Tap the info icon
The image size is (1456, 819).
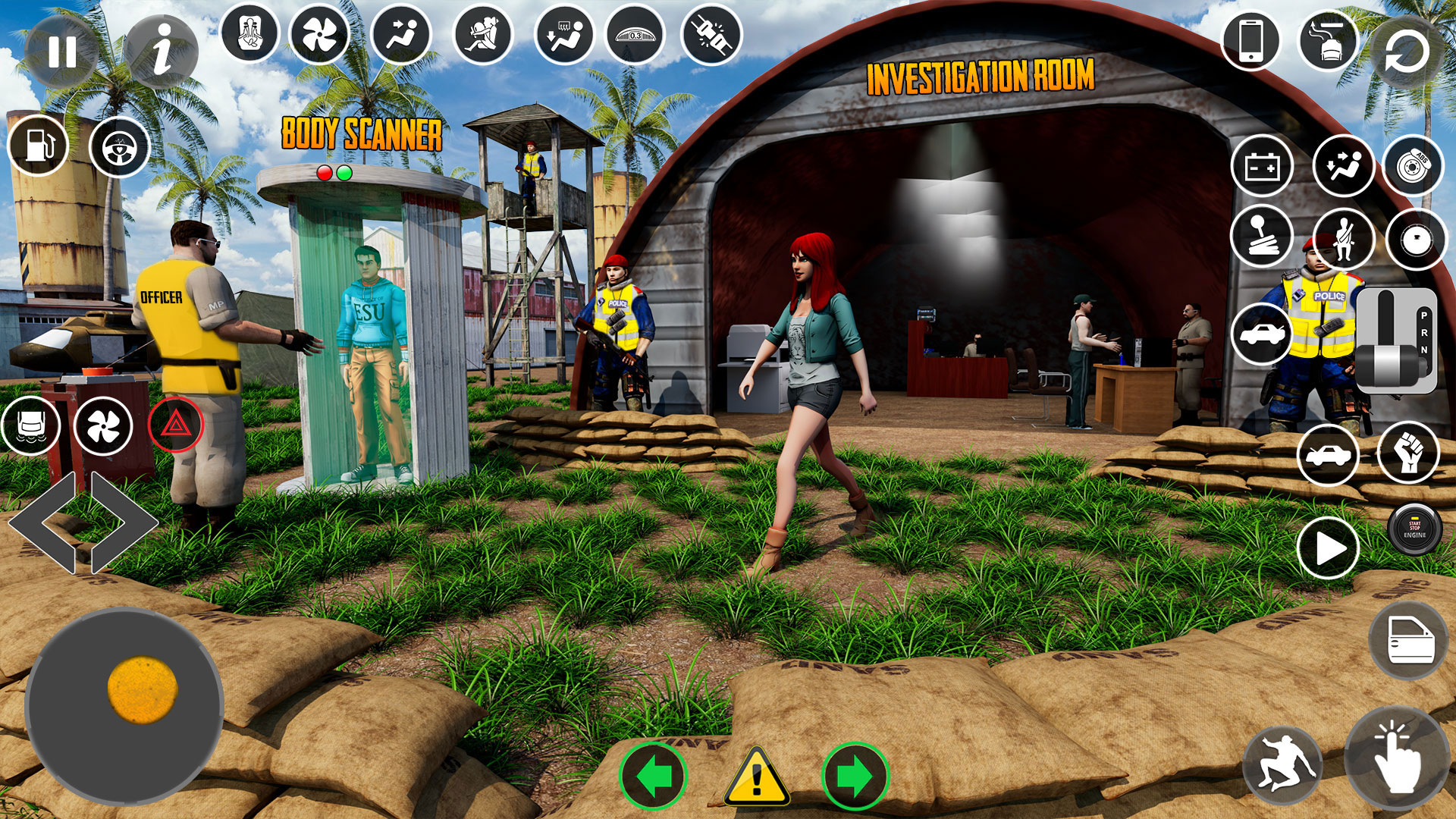(162, 49)
